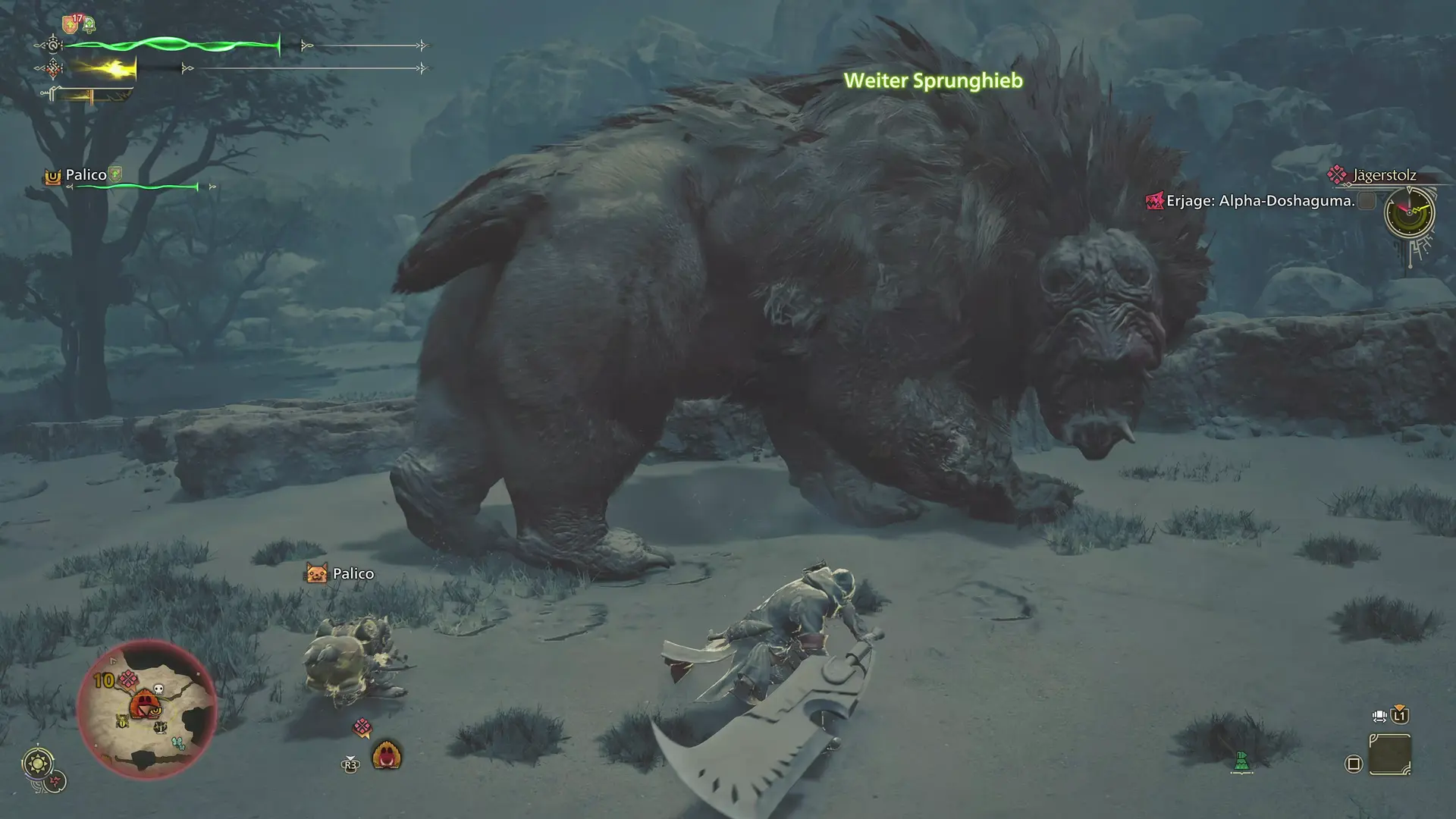The height and width of the screenshot is (819, 1456).
Task: Select the Palico companion status entry
Action: pos(86,175)
